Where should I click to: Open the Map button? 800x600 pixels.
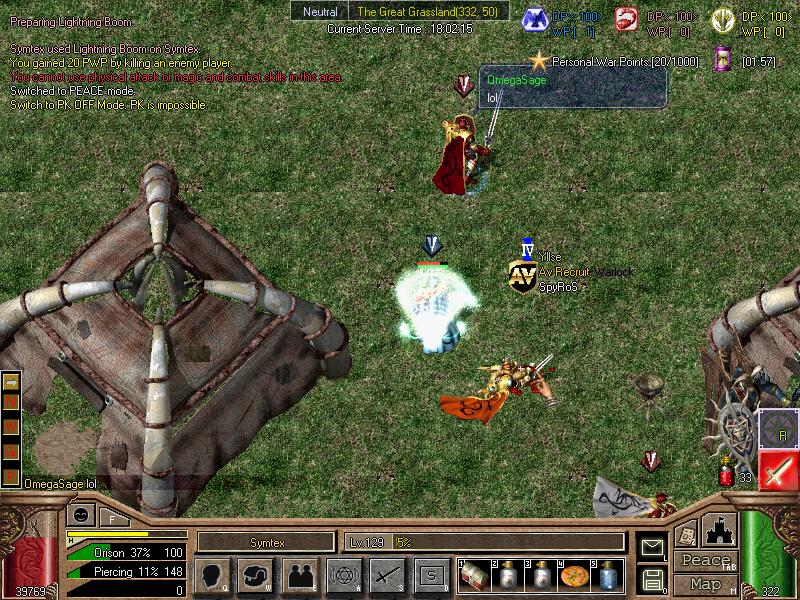[705, 584]
